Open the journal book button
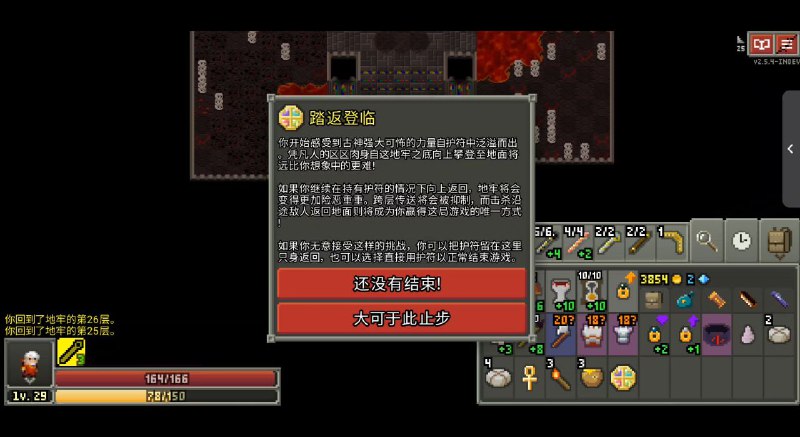The image size is (800, 437). pos(762,44)
